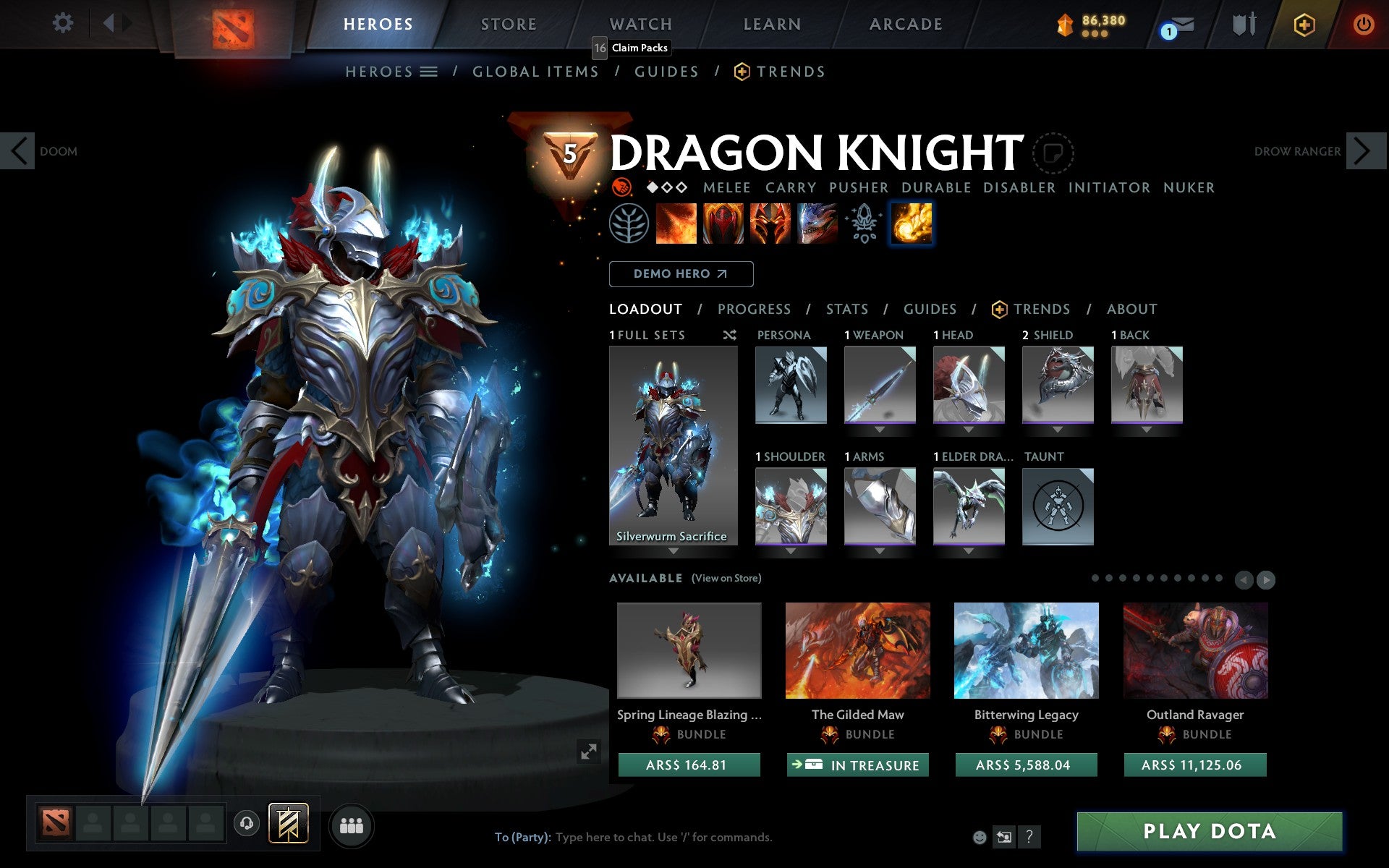Toggle loadout shuffle next to Full Sets
This screenshot has width=1389, height=868.
(729, 335)
